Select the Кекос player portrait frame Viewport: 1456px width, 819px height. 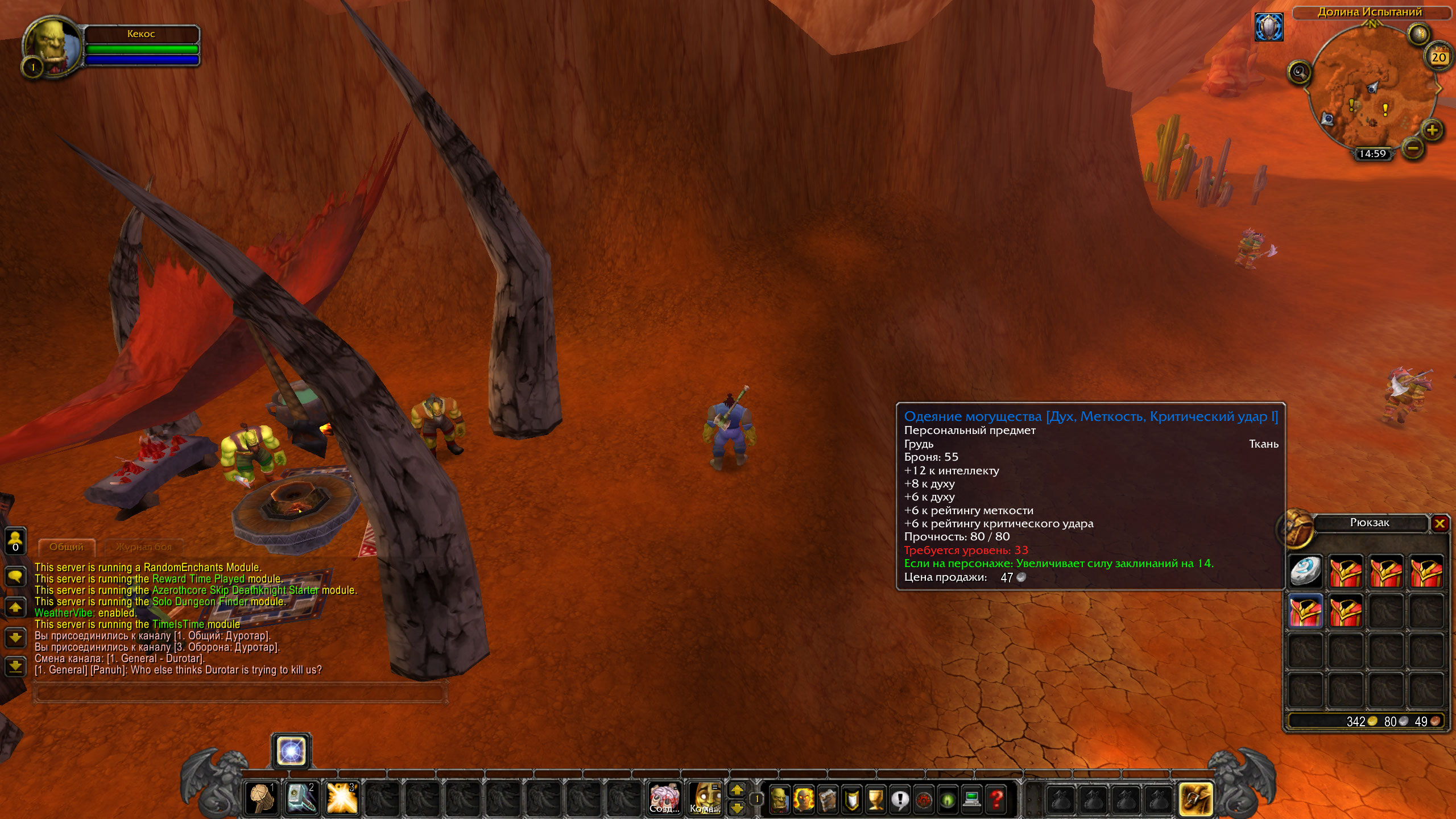pyautogui.click(x=52, y=45)
